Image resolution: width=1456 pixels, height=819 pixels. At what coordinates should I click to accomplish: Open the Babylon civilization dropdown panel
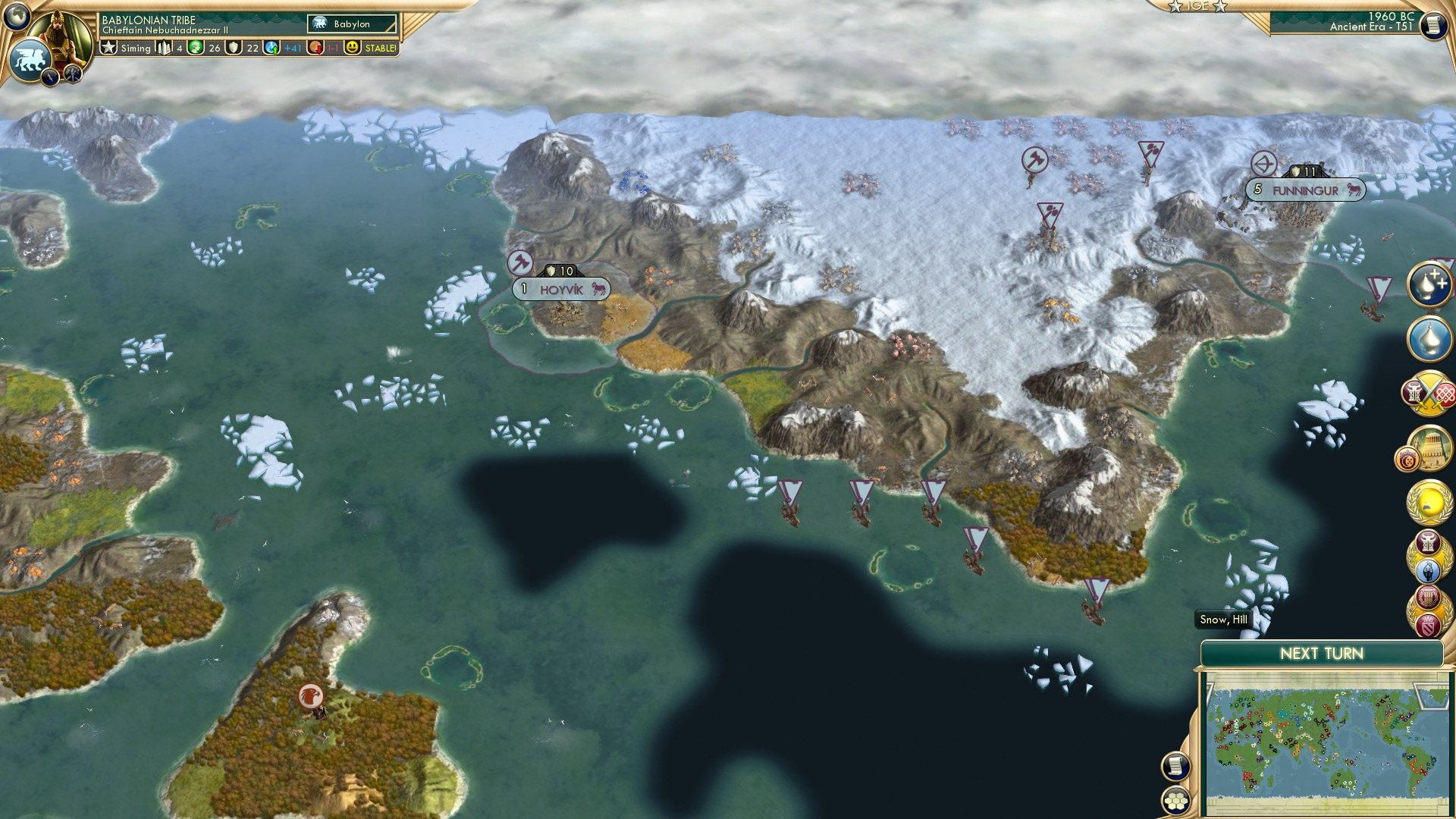(351, 24)
